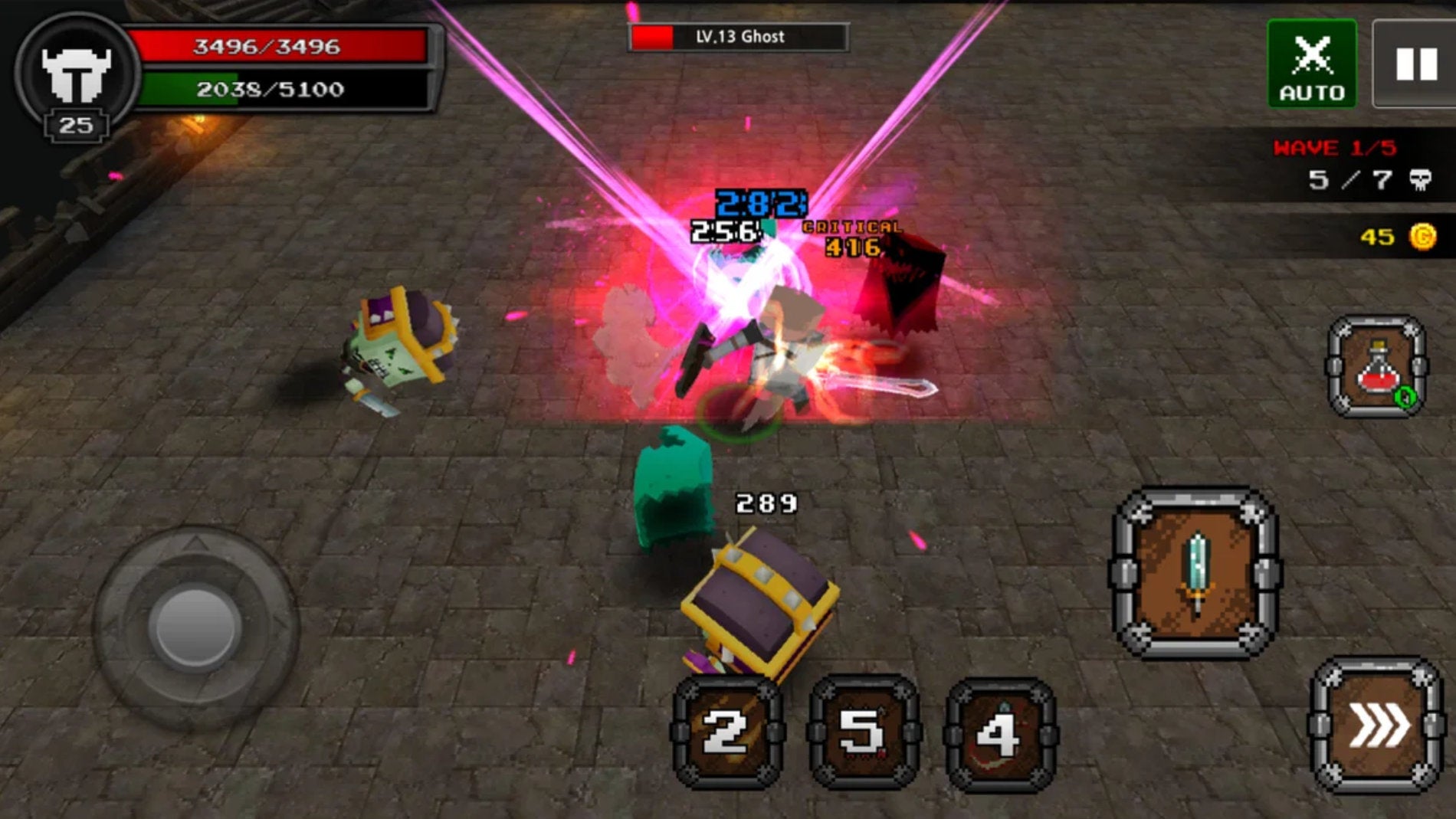This screenshot has width=1456, height=819.
Task: Tap the virtual joystick knob
Action: (x=195, y=627)
